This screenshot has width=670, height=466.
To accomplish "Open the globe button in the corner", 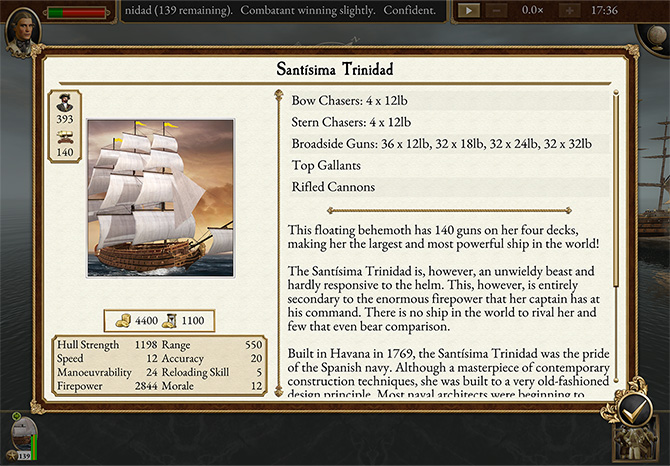I will pos(651,32).
